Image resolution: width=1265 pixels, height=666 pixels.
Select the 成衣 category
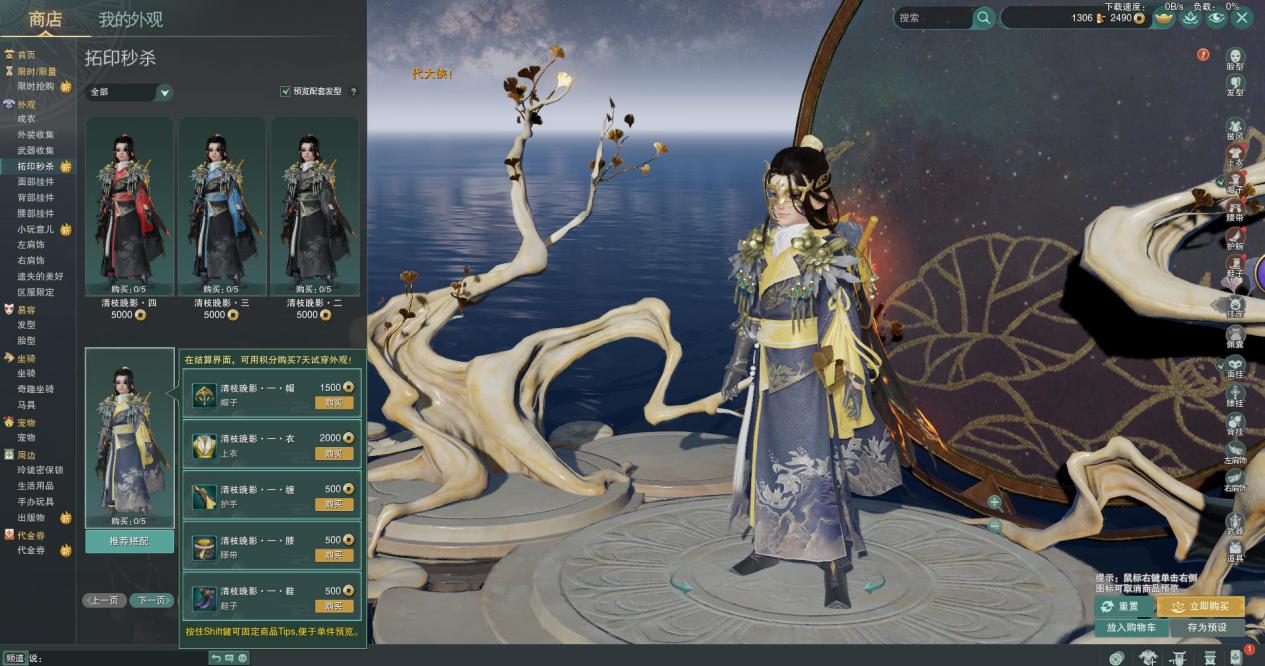point(27,119)
